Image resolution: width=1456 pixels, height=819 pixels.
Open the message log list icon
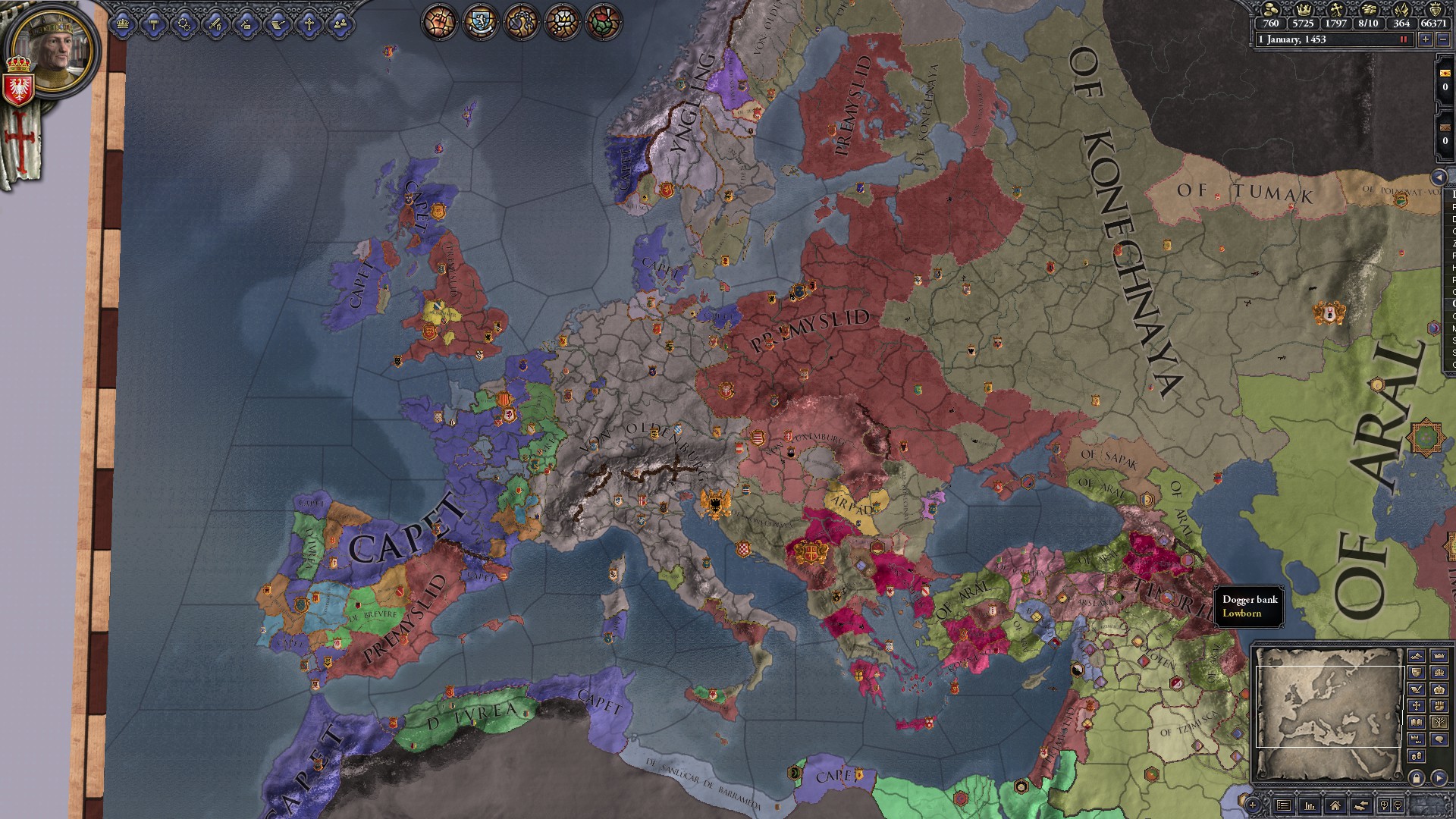click(x=1283, y=805)
